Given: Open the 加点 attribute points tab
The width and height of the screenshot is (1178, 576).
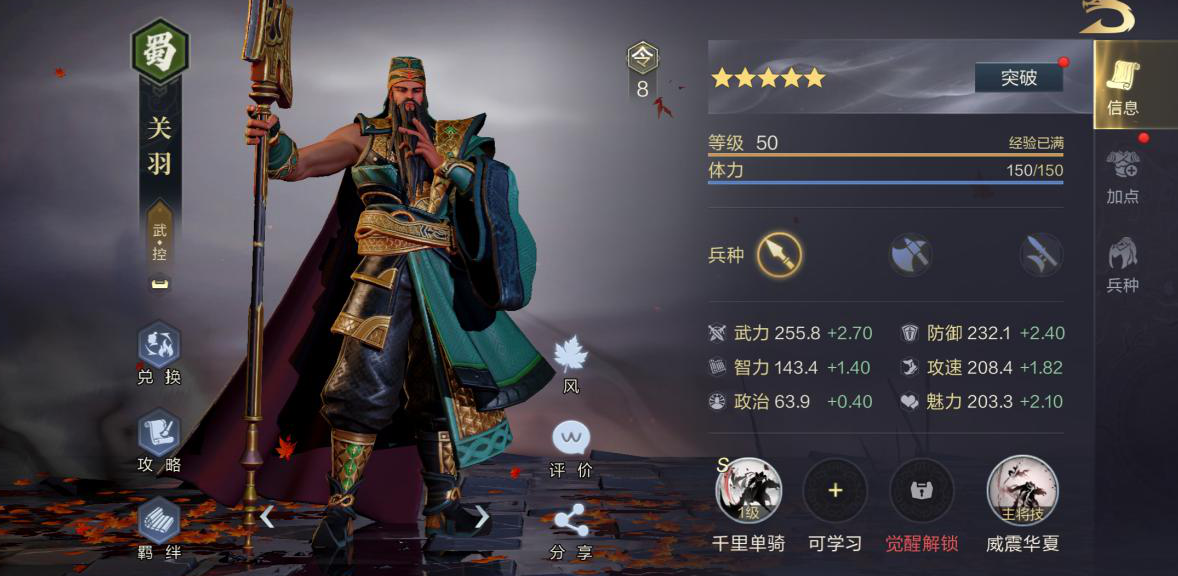Looking at the screenshot, I should [1122, 175].
